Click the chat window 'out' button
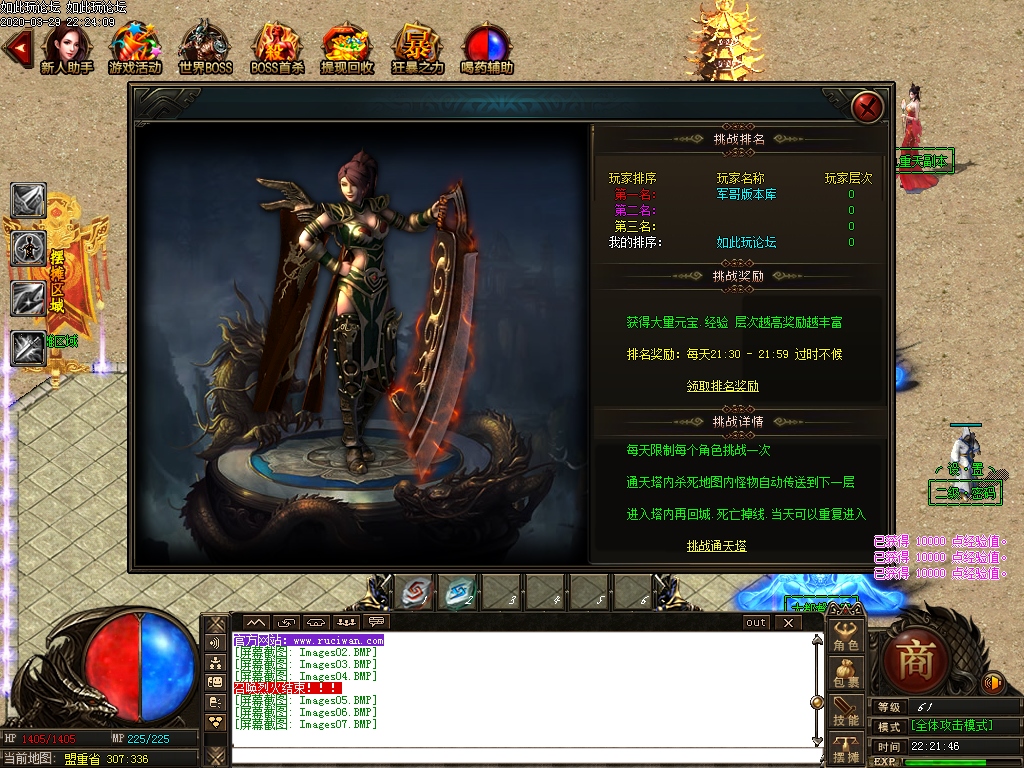This screenshot has width=1024, height=768. 756,623
